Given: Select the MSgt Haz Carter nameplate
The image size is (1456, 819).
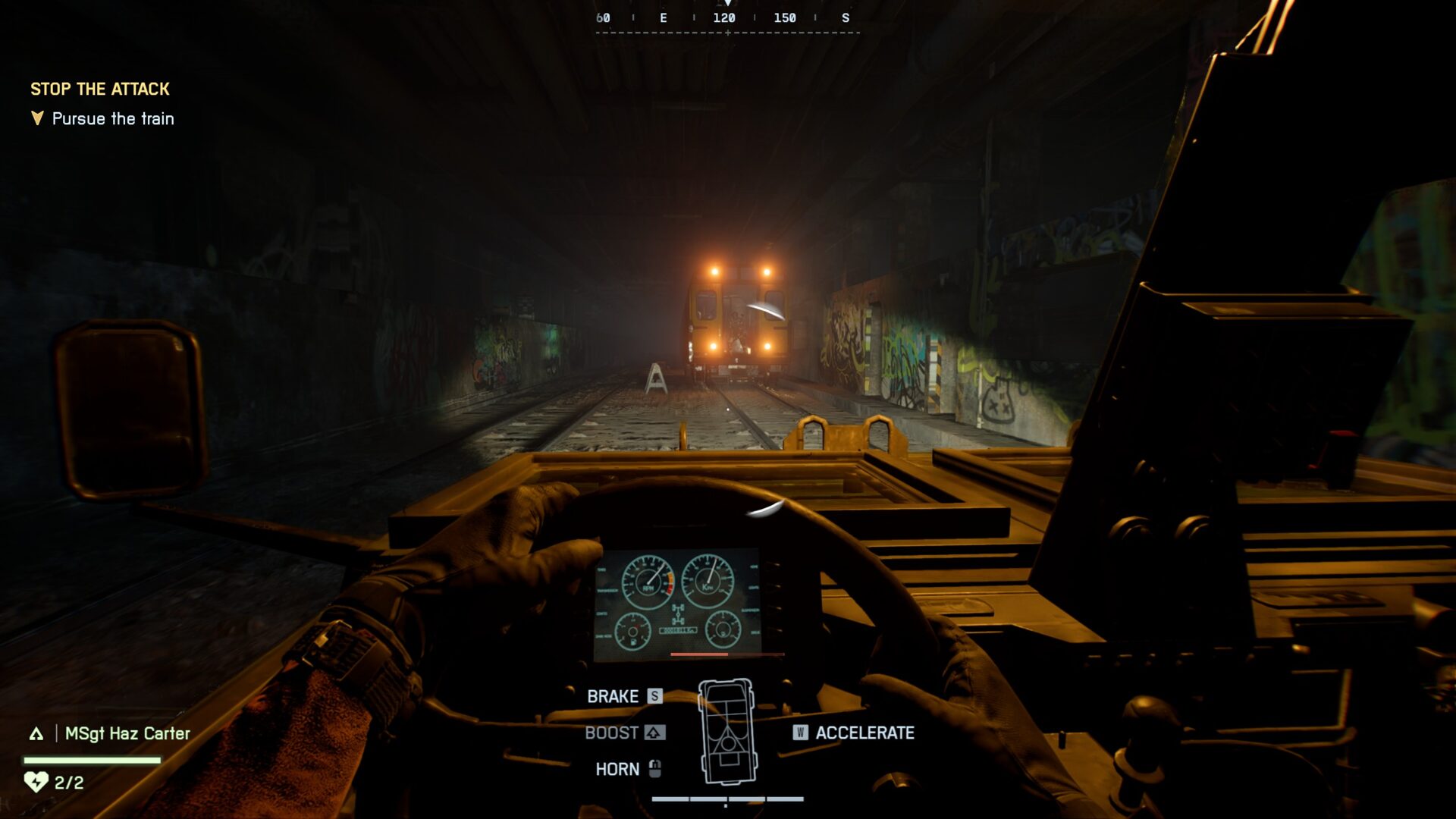Looking at the screenshot, I should (127, 733).
